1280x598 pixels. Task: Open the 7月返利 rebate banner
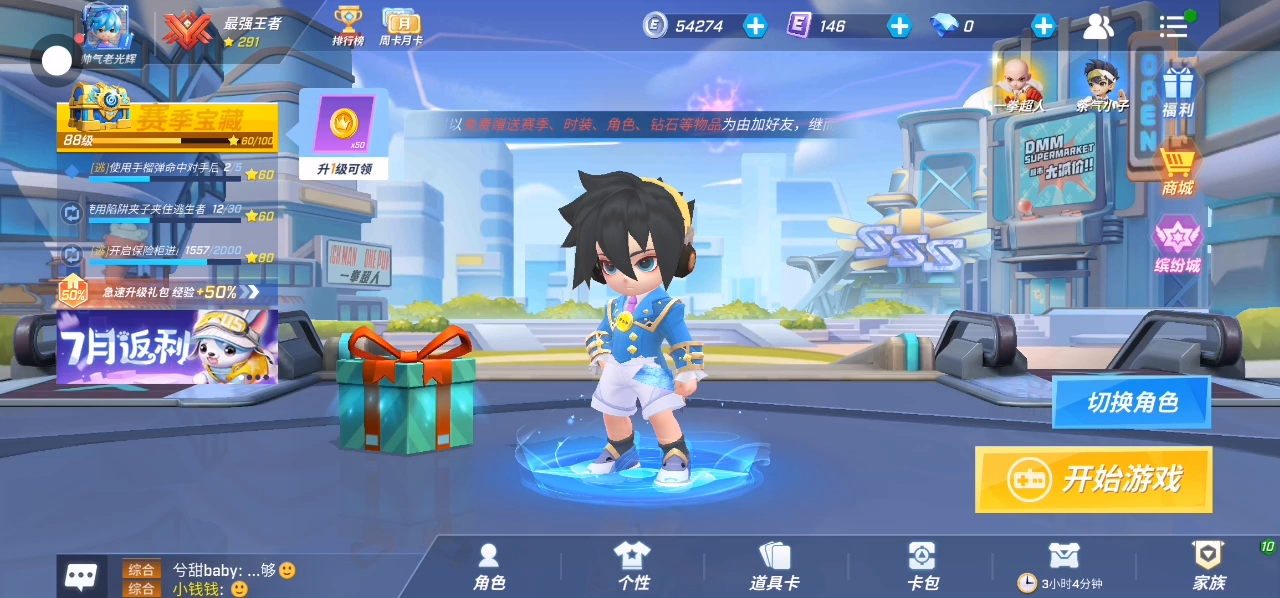tap(167, 347)
